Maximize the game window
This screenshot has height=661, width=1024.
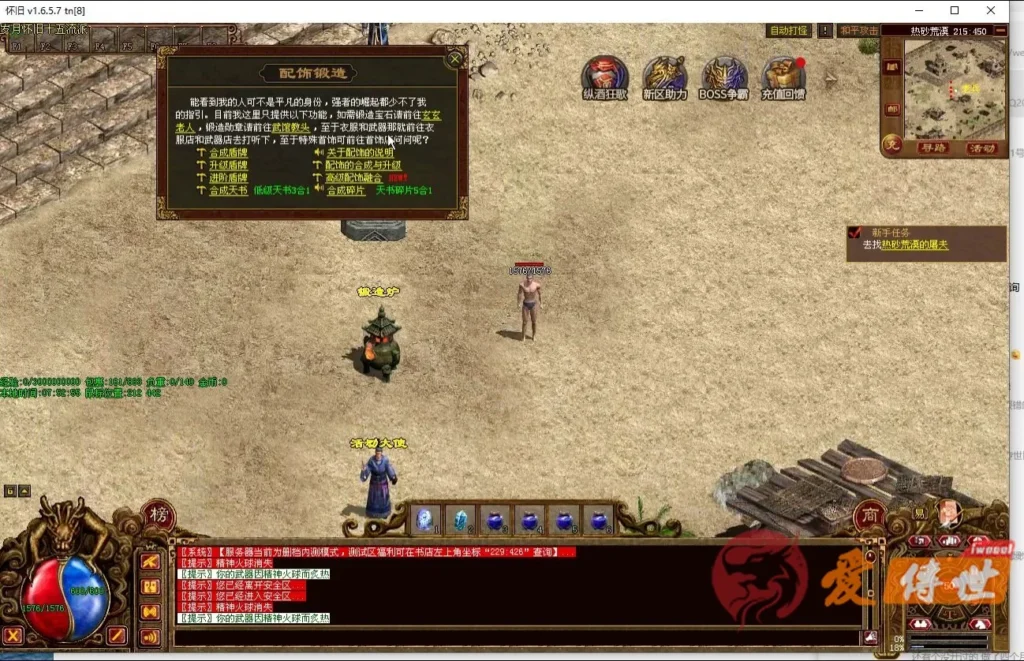click(954, 10)
